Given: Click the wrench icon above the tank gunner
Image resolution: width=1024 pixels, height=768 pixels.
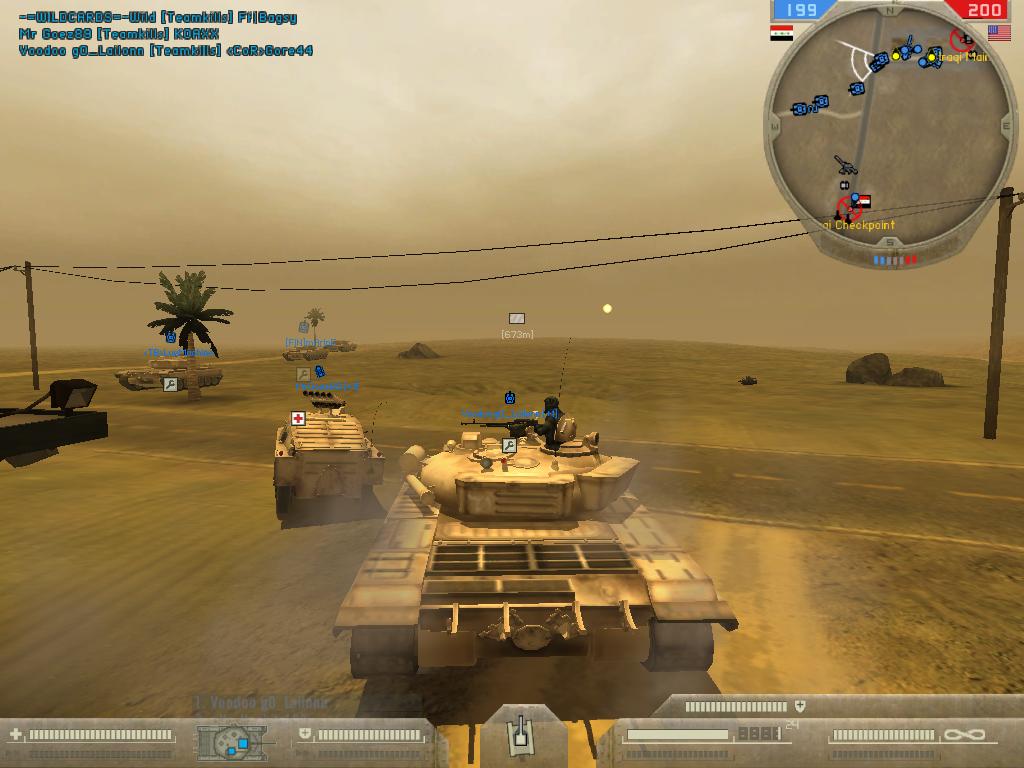Looking at the screenshot, I should point(509,445).
